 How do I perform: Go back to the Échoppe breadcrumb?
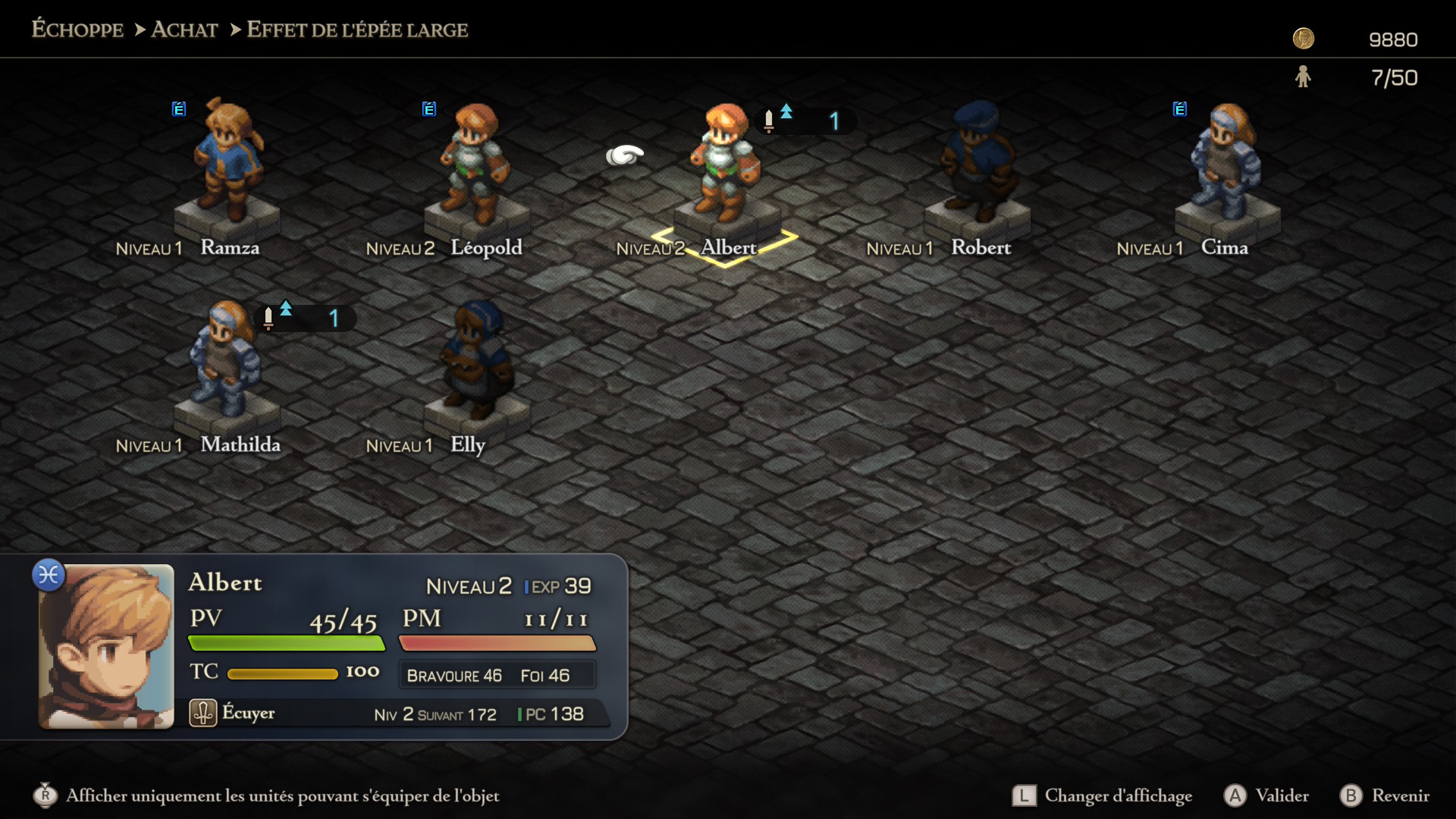point(77,30)
